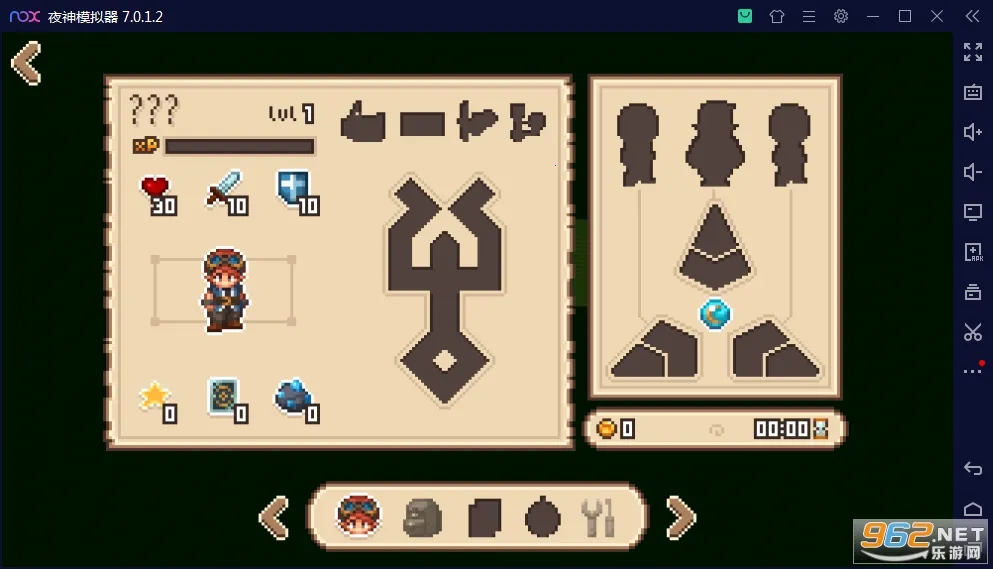Open the card counter icon

(x=225, y=397)
